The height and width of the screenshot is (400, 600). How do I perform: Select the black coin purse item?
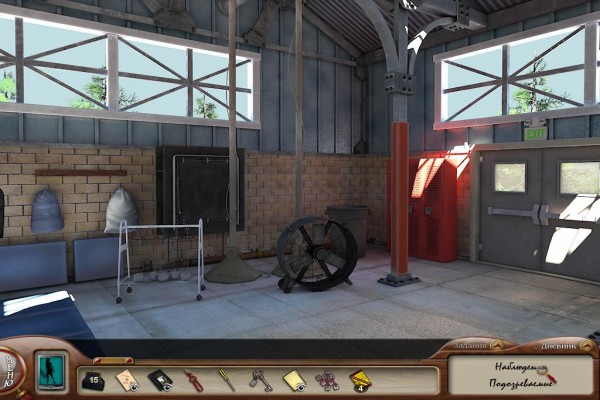[x=92, y=379]
